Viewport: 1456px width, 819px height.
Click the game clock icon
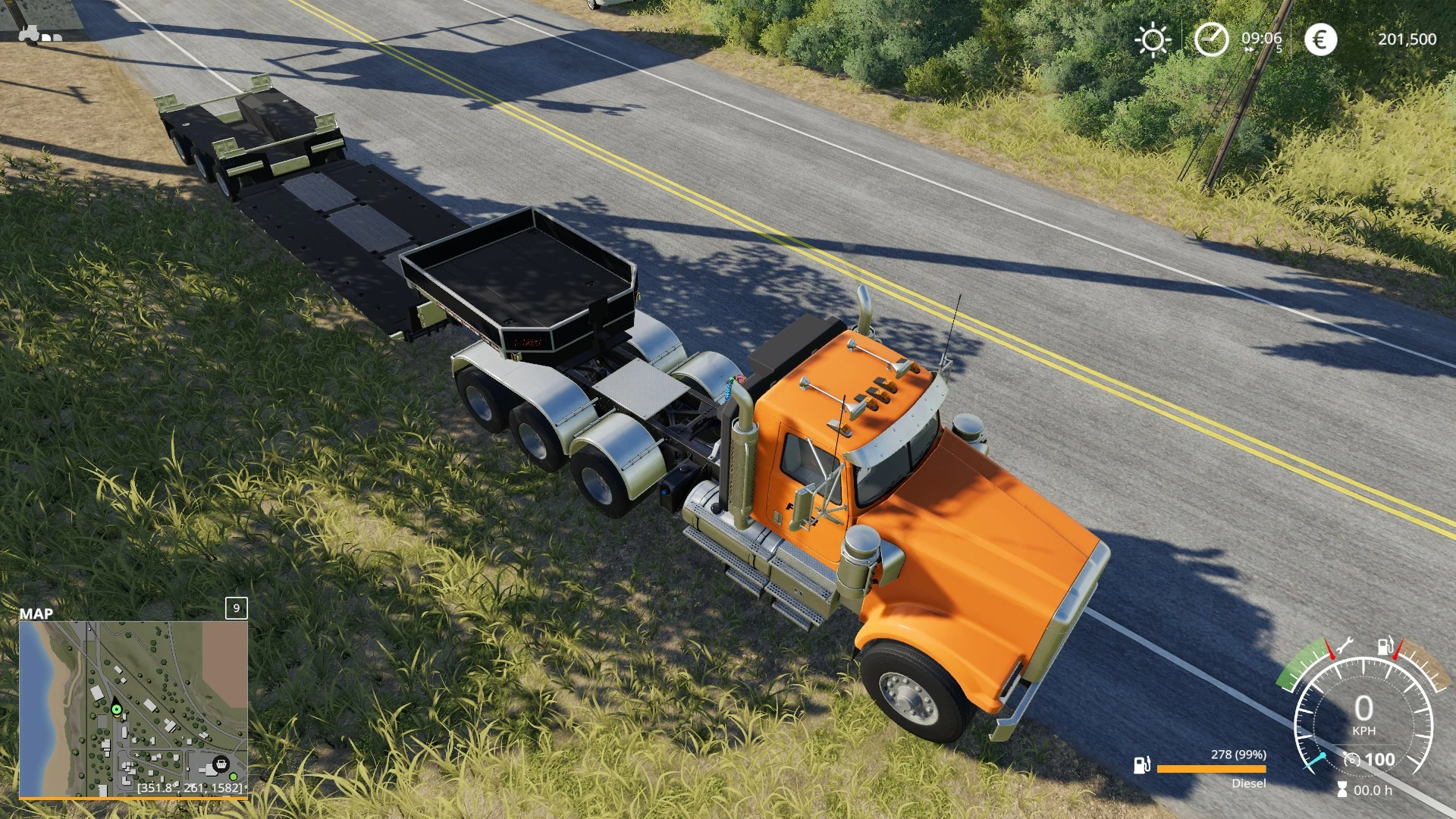coord(1211,39)
